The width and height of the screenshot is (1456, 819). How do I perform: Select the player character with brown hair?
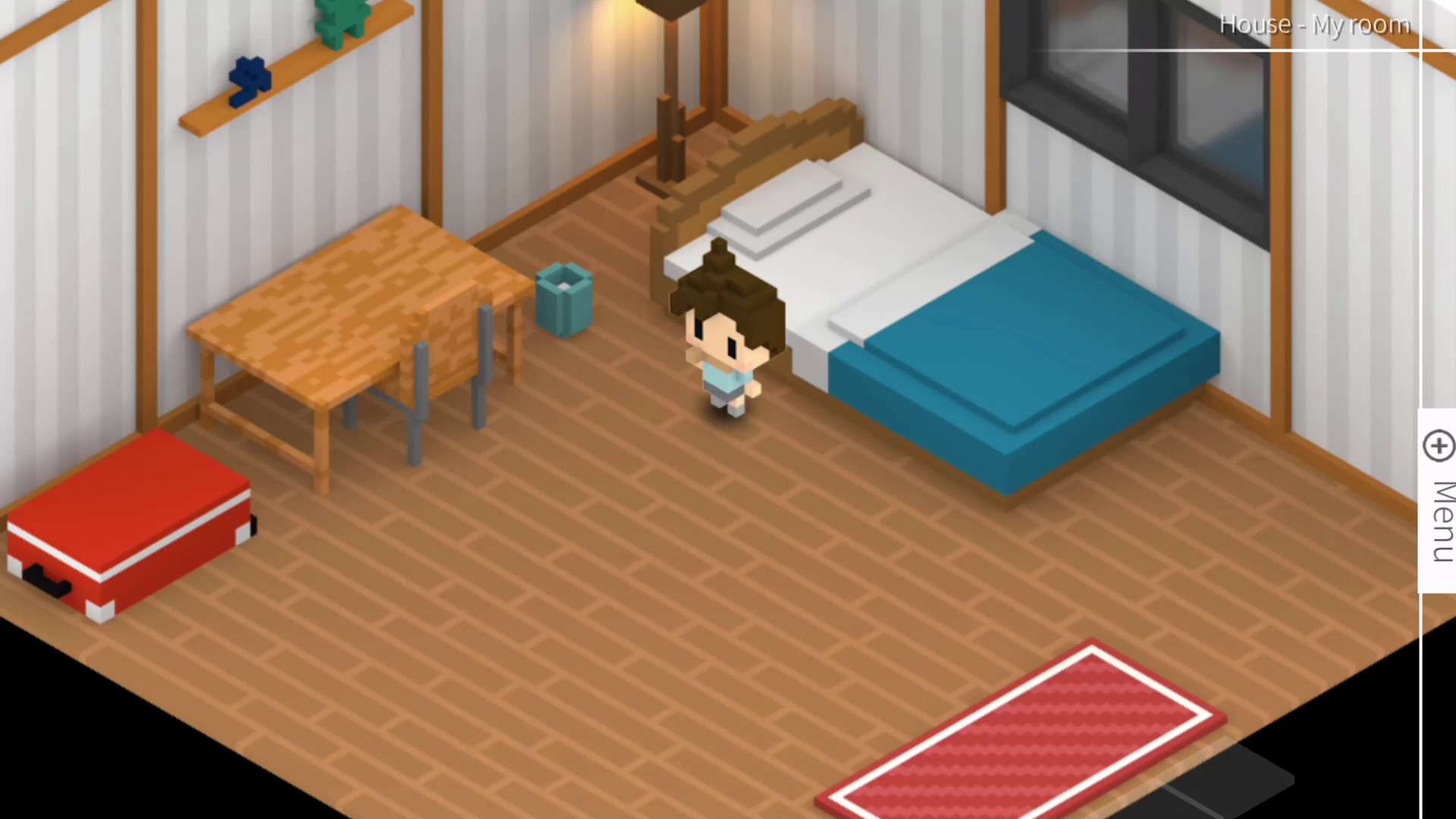pyautogui.click(x=724, y=341)
